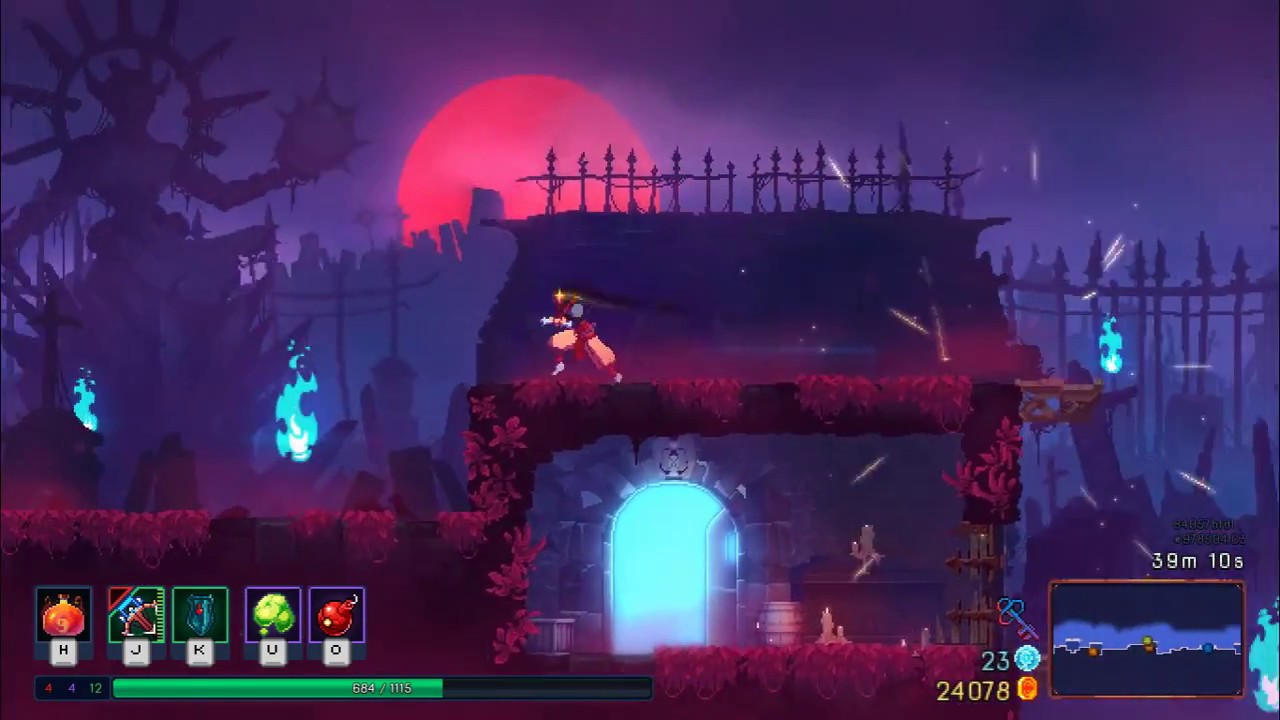The height and width of the screenshot is (720, 1280).
Task: Click the H keybind label under the flask
Action: coord(63,650)
